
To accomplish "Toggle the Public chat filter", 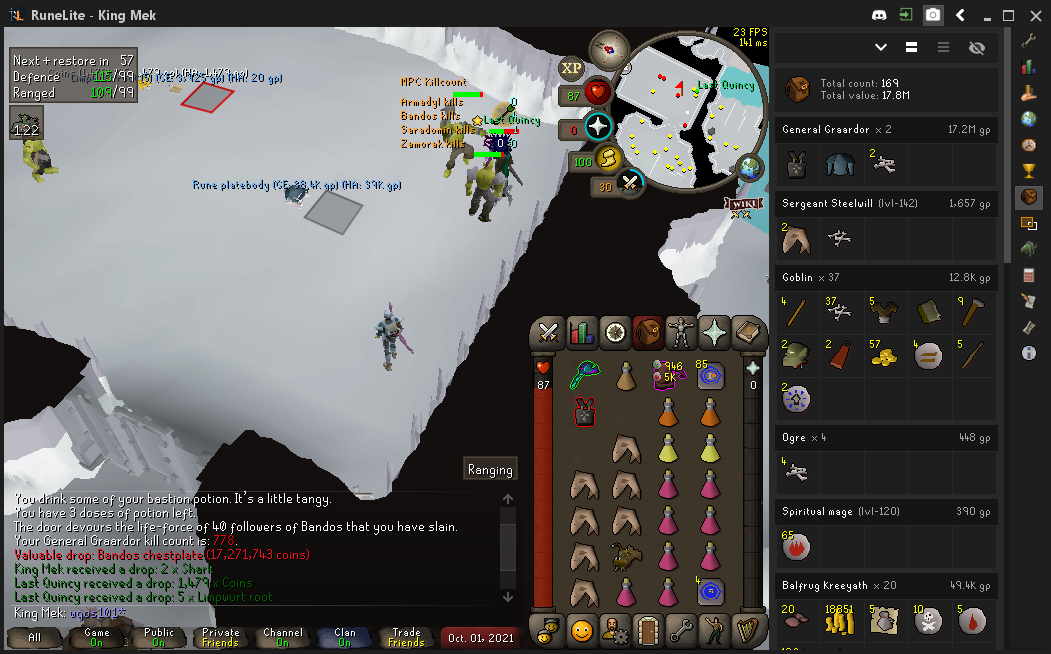I will [x=158, y=638].
